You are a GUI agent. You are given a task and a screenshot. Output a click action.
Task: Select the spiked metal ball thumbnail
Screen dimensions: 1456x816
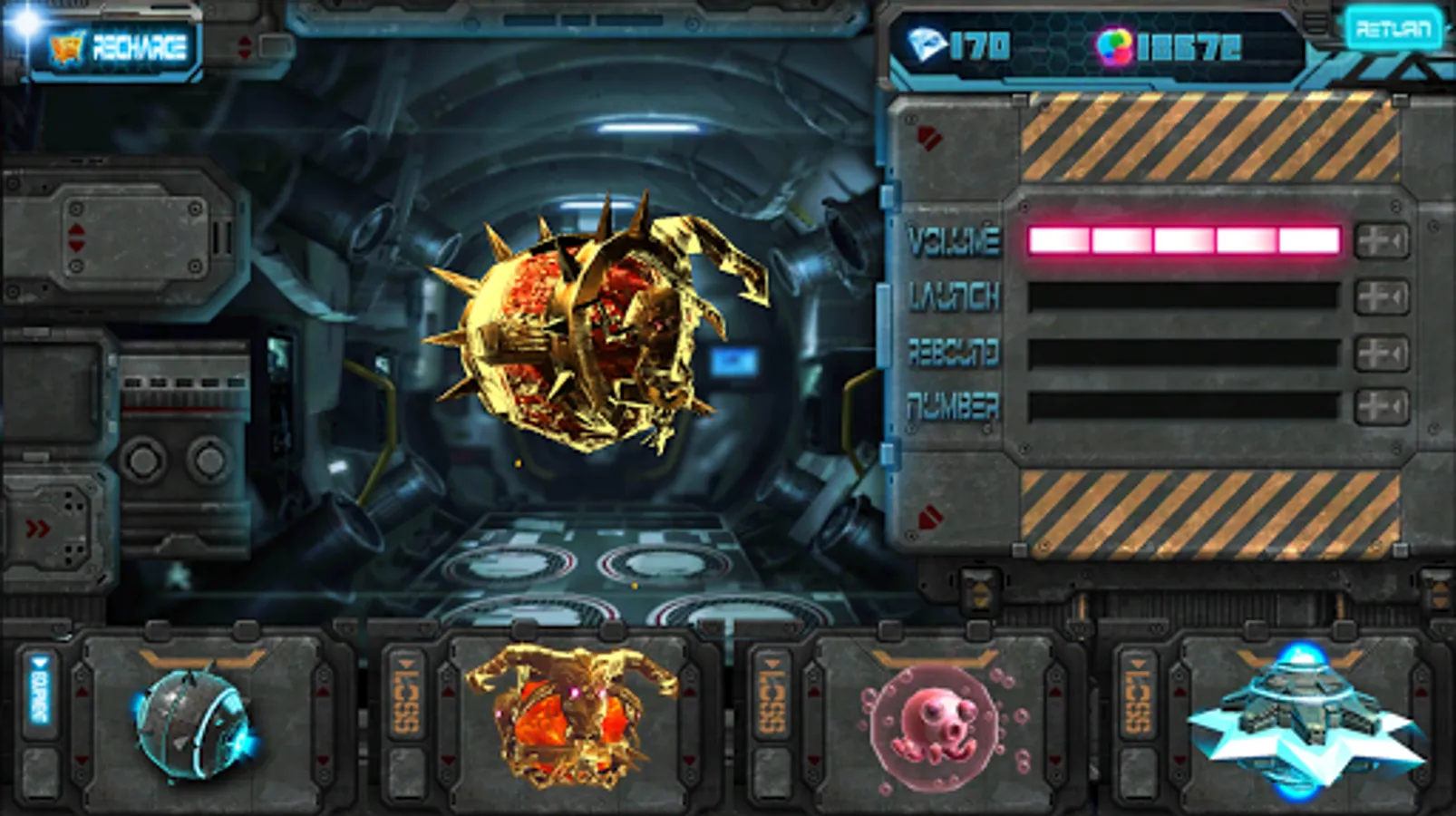[190, 725]
